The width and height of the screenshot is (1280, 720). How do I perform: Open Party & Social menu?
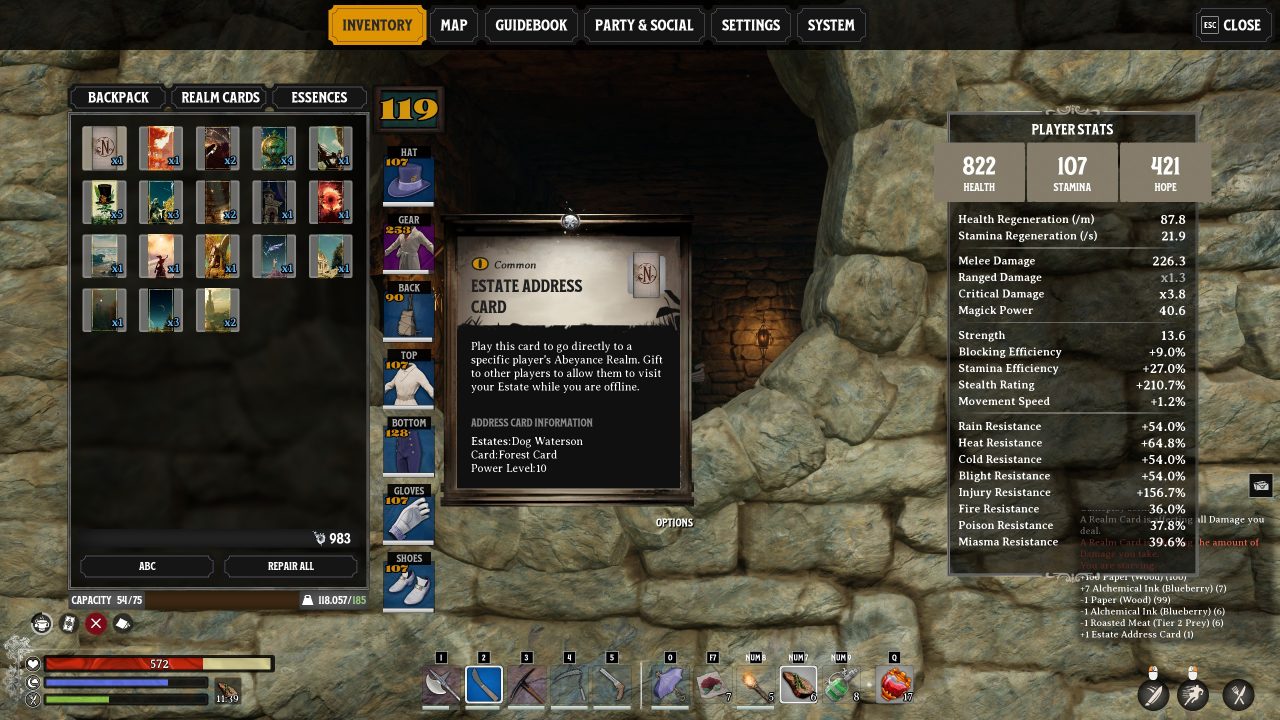(x=643, y=25)
